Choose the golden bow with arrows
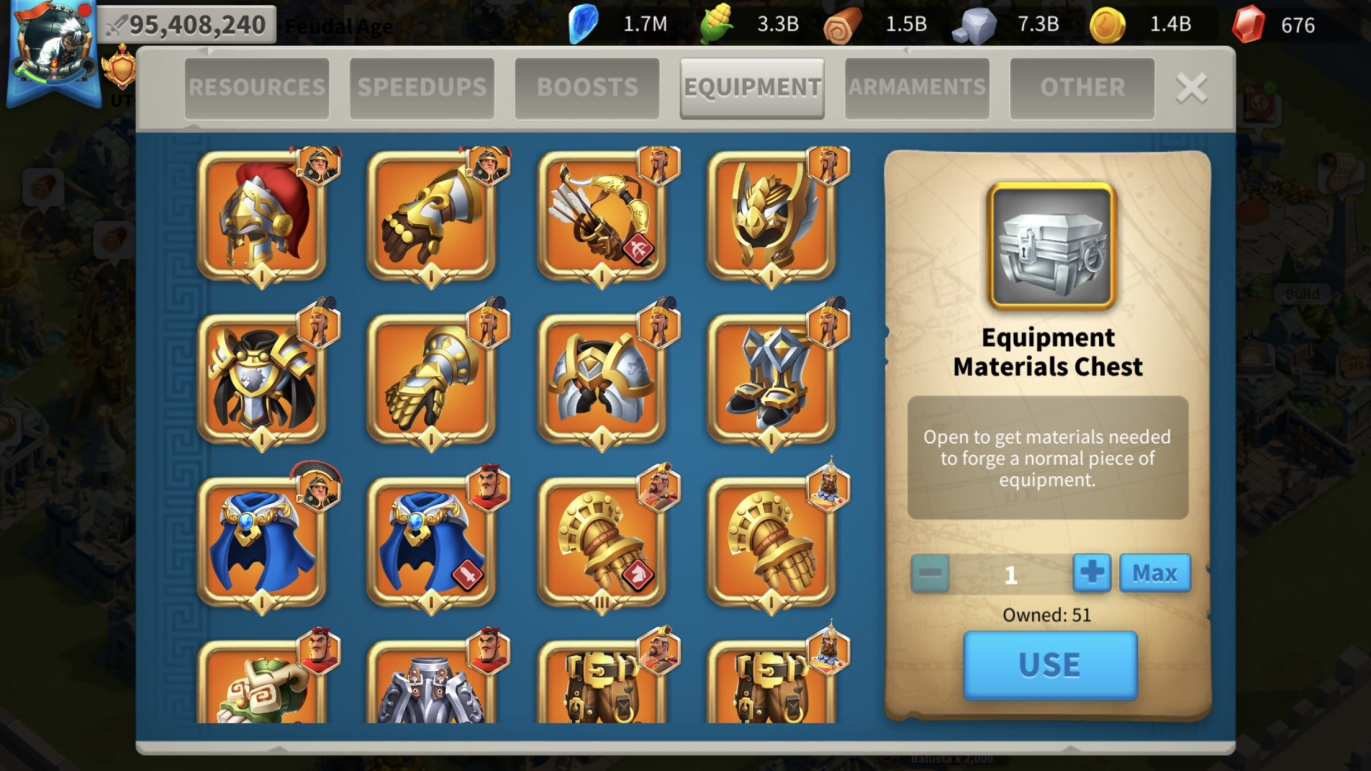 (602, 216)
